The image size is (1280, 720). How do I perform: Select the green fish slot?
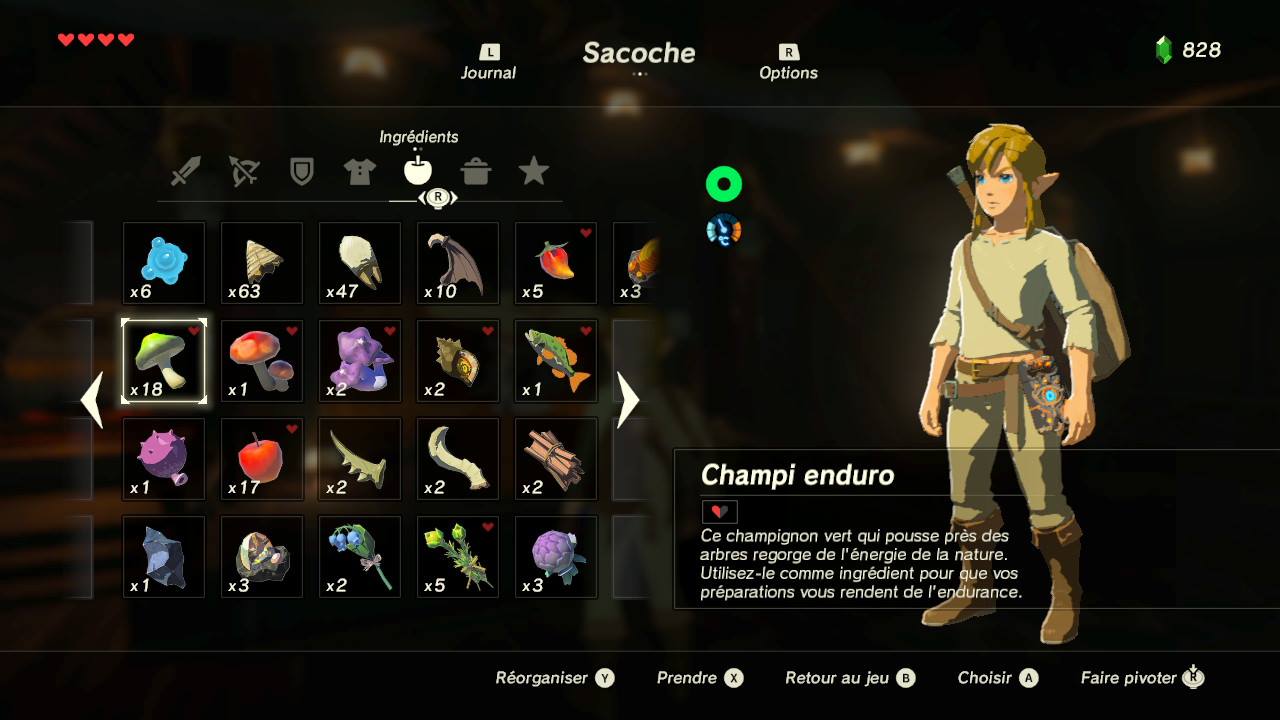(x=556, y=361)
